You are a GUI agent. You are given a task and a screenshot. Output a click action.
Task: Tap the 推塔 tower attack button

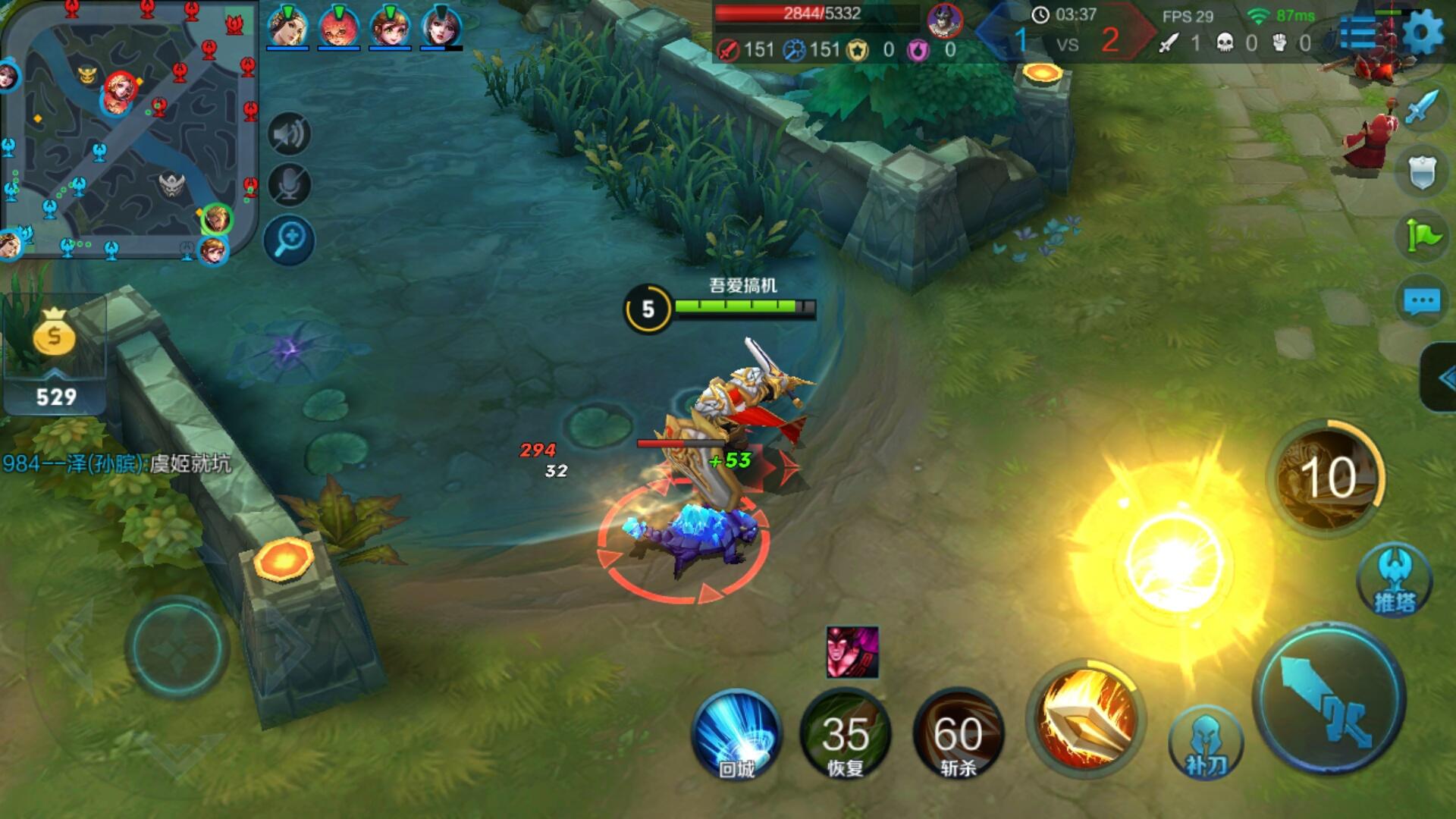click(1395, 580)
